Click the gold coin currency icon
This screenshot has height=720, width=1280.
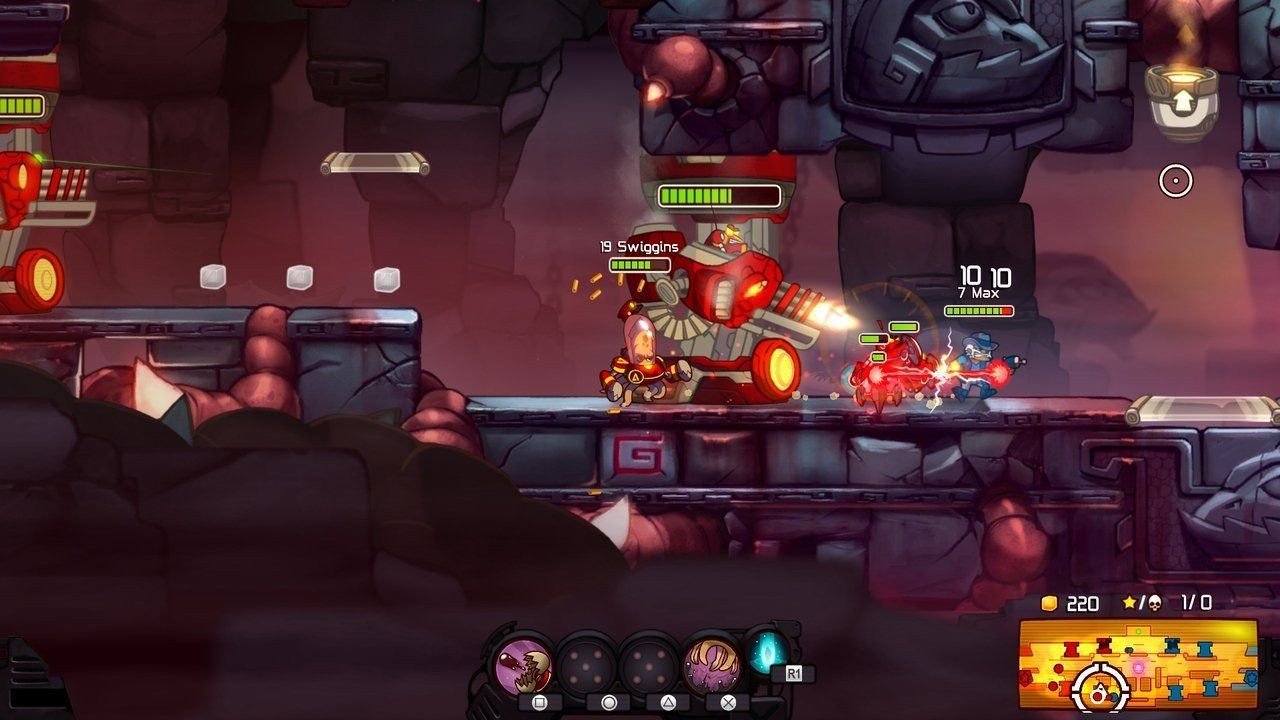[x=1049, y=603]
